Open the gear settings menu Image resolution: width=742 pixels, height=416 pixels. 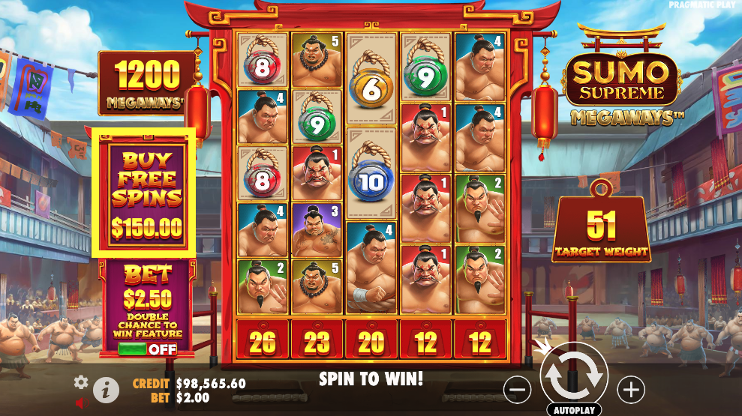[x=81, y=382]
